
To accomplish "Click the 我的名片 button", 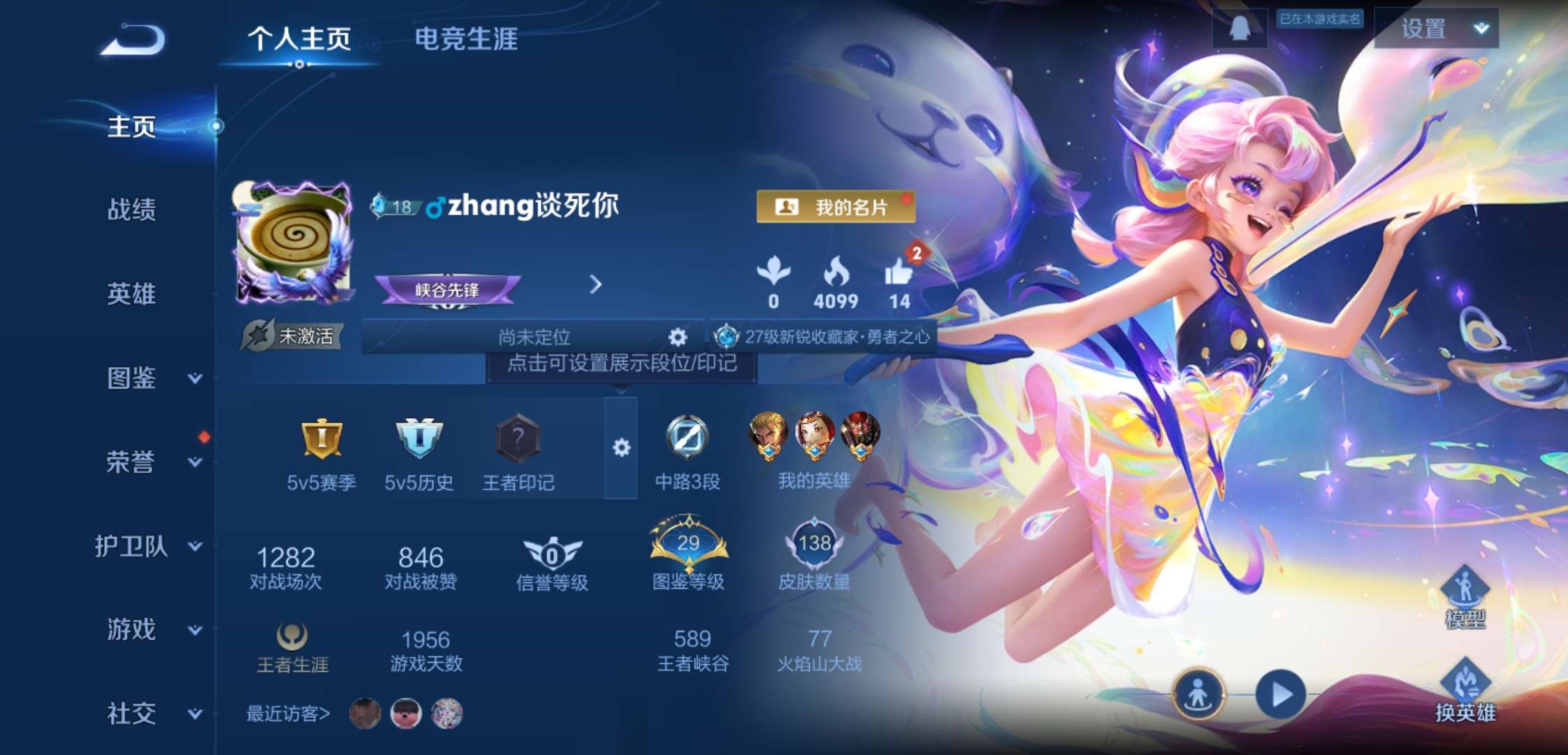I will point(836,206).
